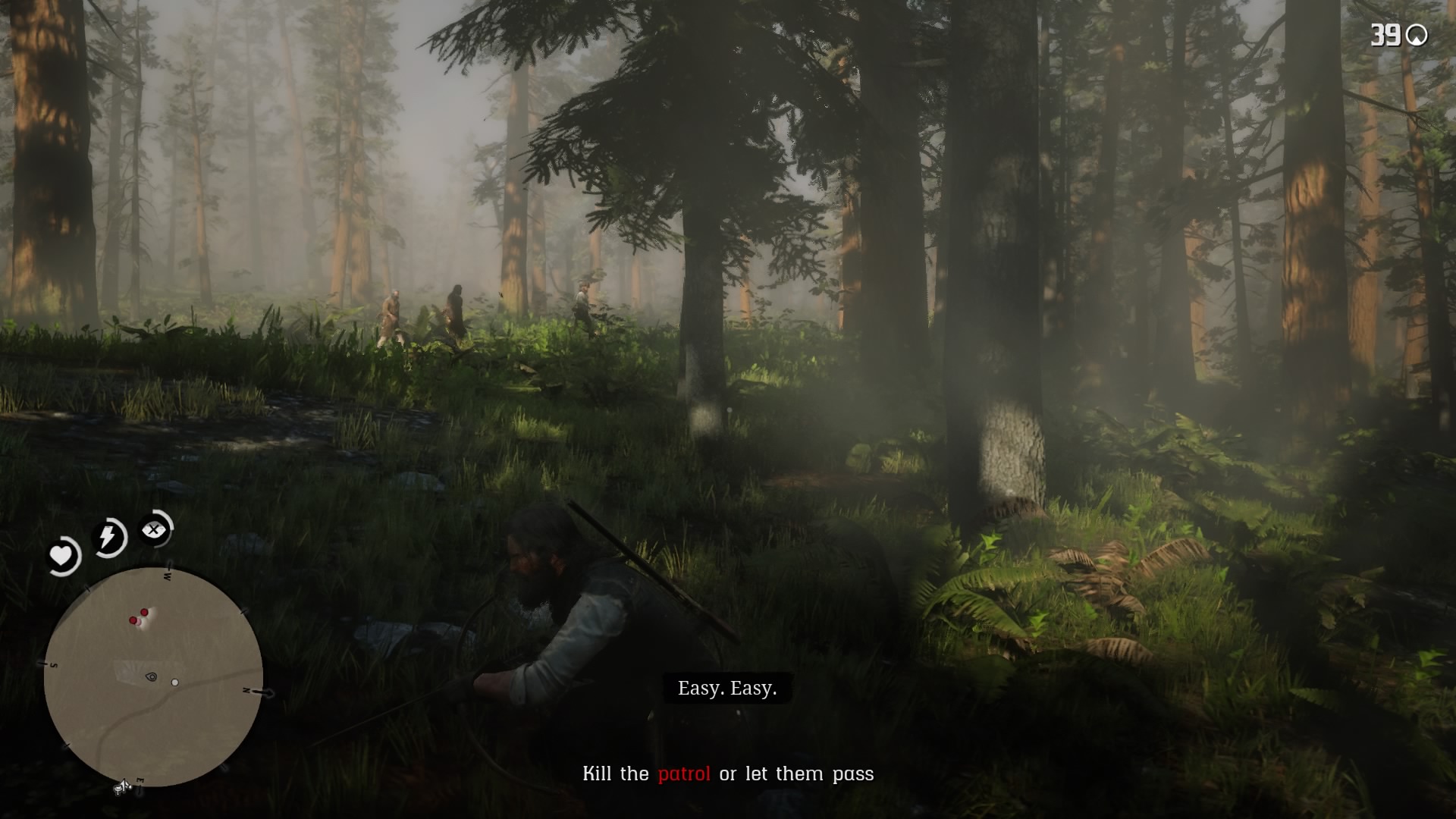Click the lightning stamina core icon
Screen dimensions: 1456x819
click(108, 535)
